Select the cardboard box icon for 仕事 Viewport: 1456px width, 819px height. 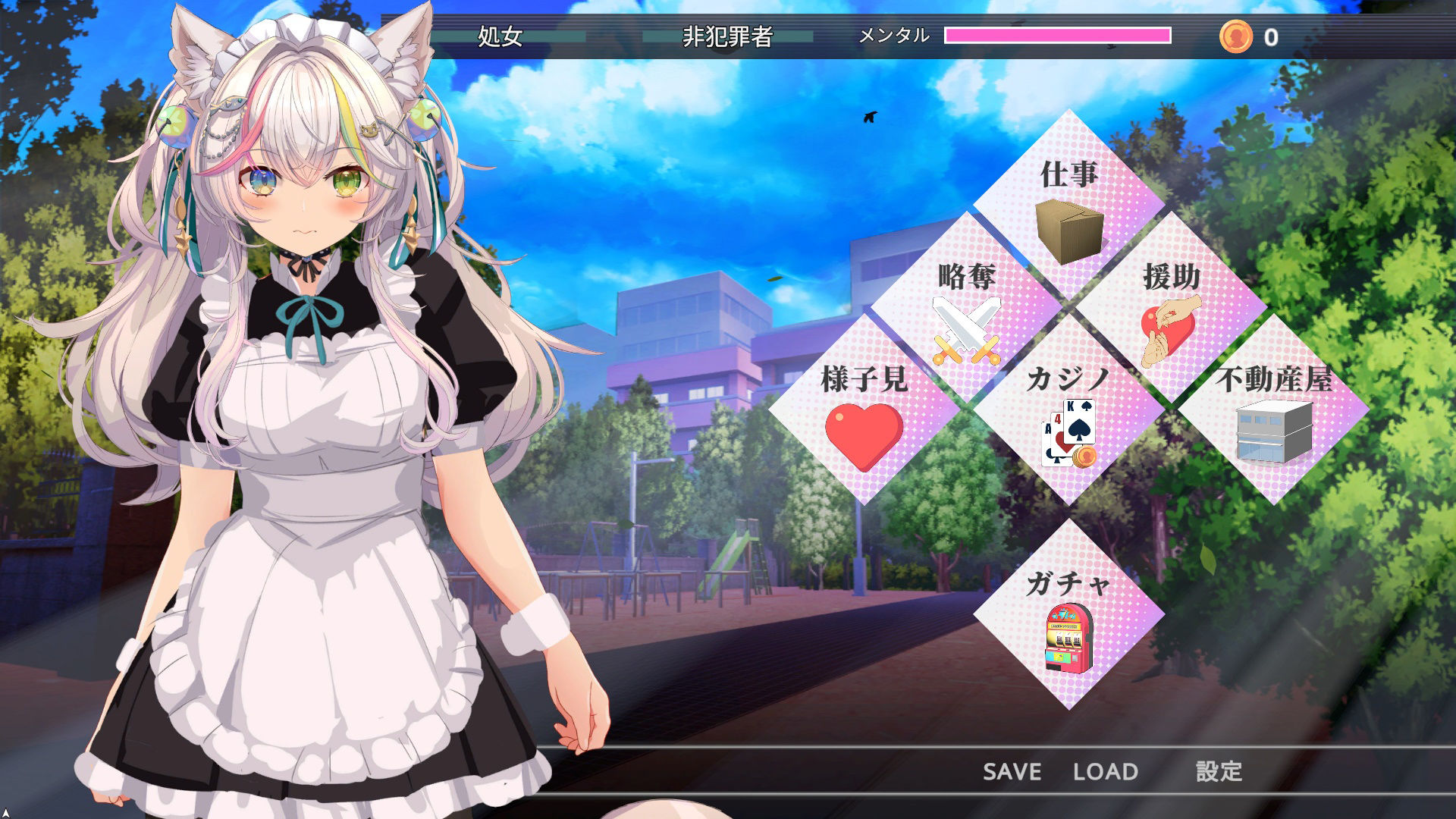[x=1068, y=231]
